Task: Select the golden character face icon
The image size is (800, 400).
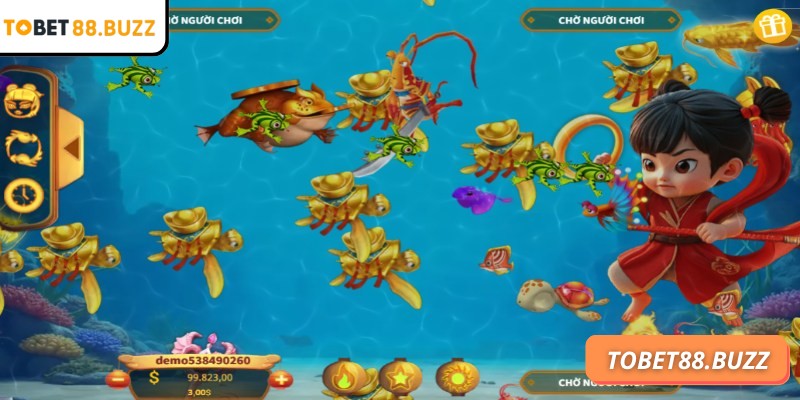Action: (x=23, y=100)
